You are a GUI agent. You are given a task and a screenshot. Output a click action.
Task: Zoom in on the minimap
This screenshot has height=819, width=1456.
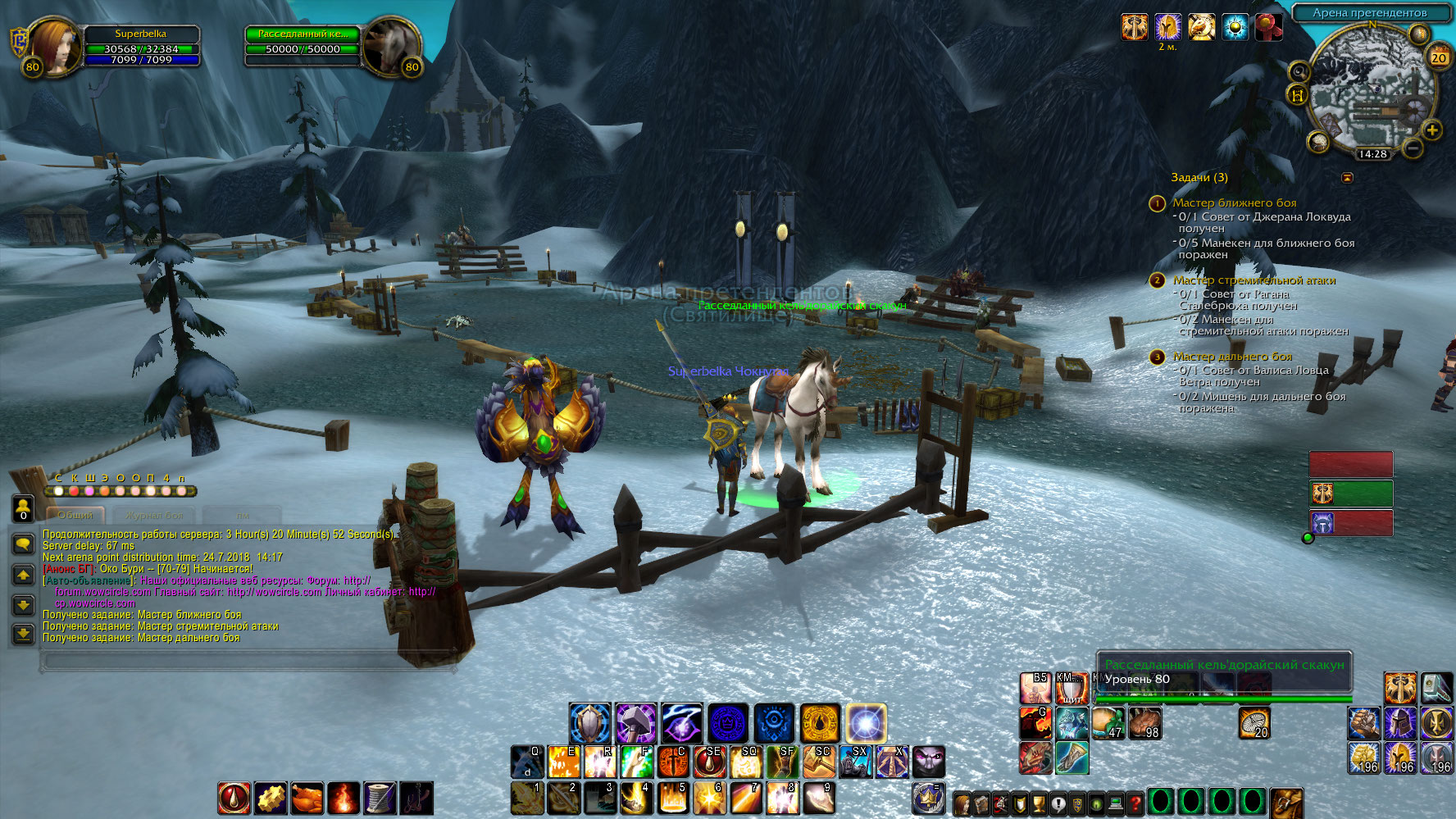[1432, 130]
